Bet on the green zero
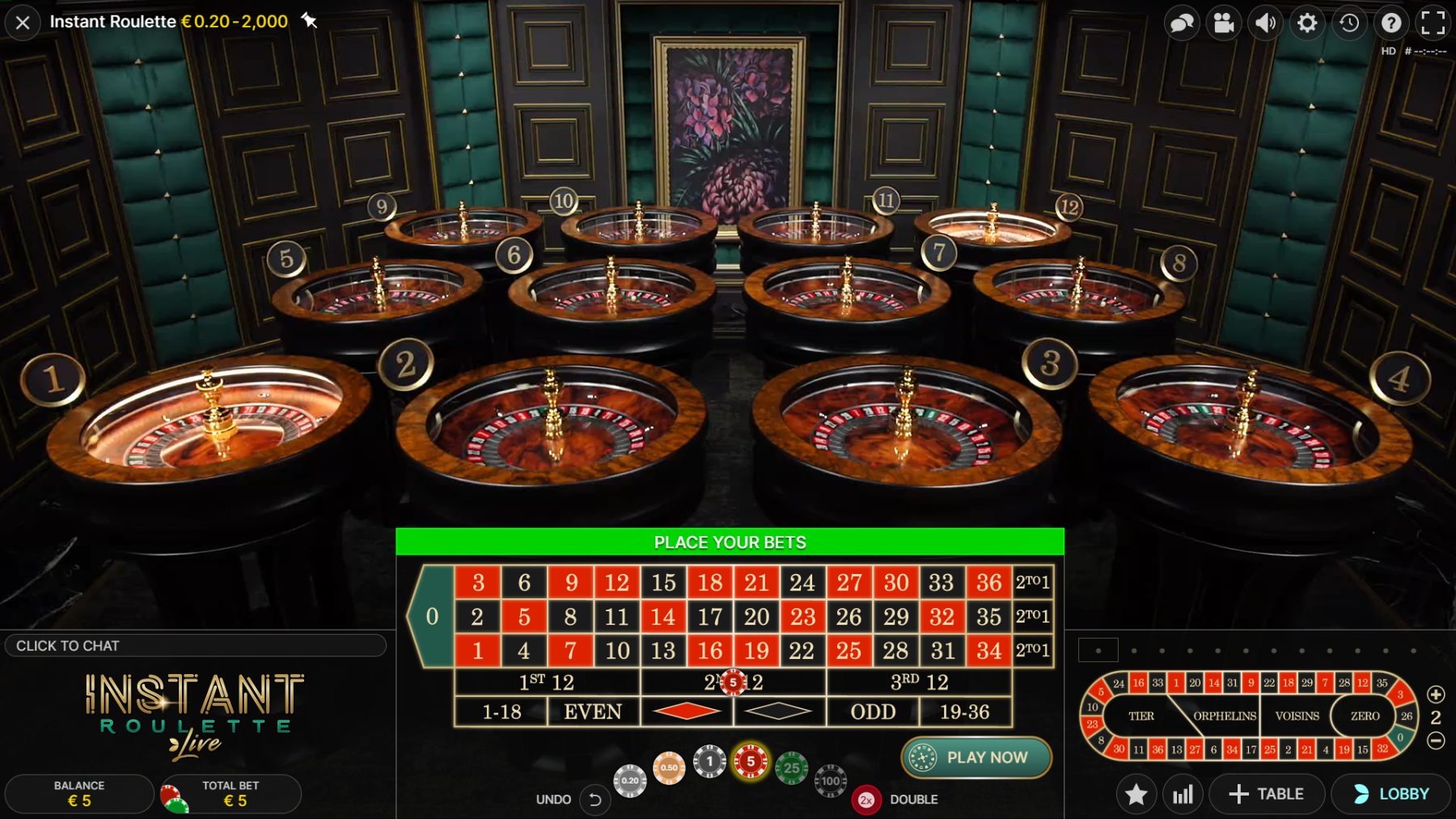The width and height of the screenshot is (1456, 819). pos(432,617)
